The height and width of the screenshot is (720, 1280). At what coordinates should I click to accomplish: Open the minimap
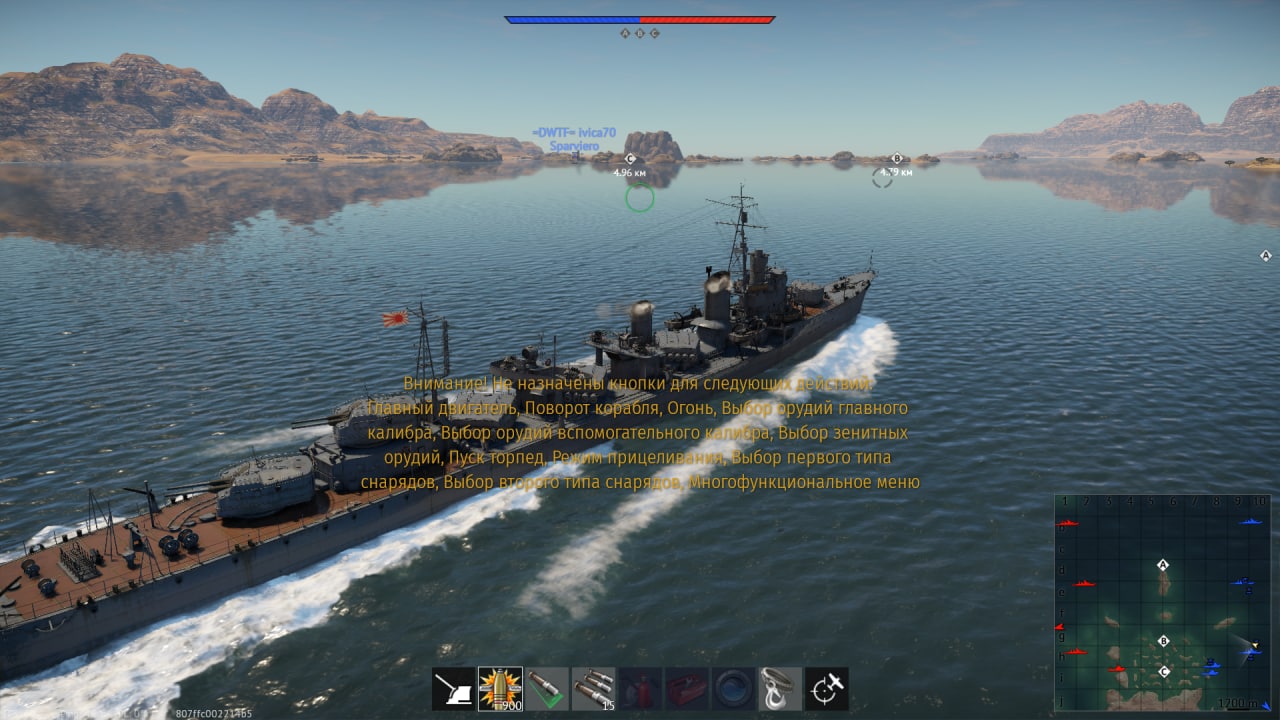click(1162, 602)
